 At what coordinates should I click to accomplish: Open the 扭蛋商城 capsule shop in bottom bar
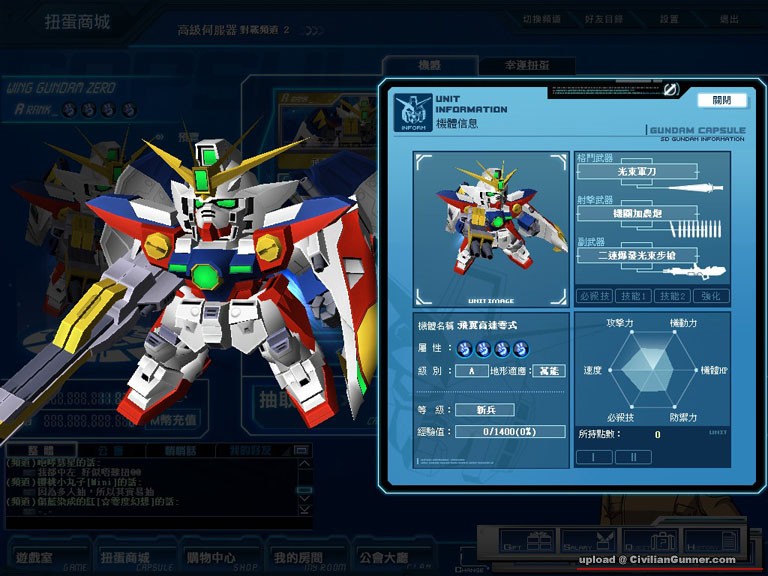[x=125, y=557]
